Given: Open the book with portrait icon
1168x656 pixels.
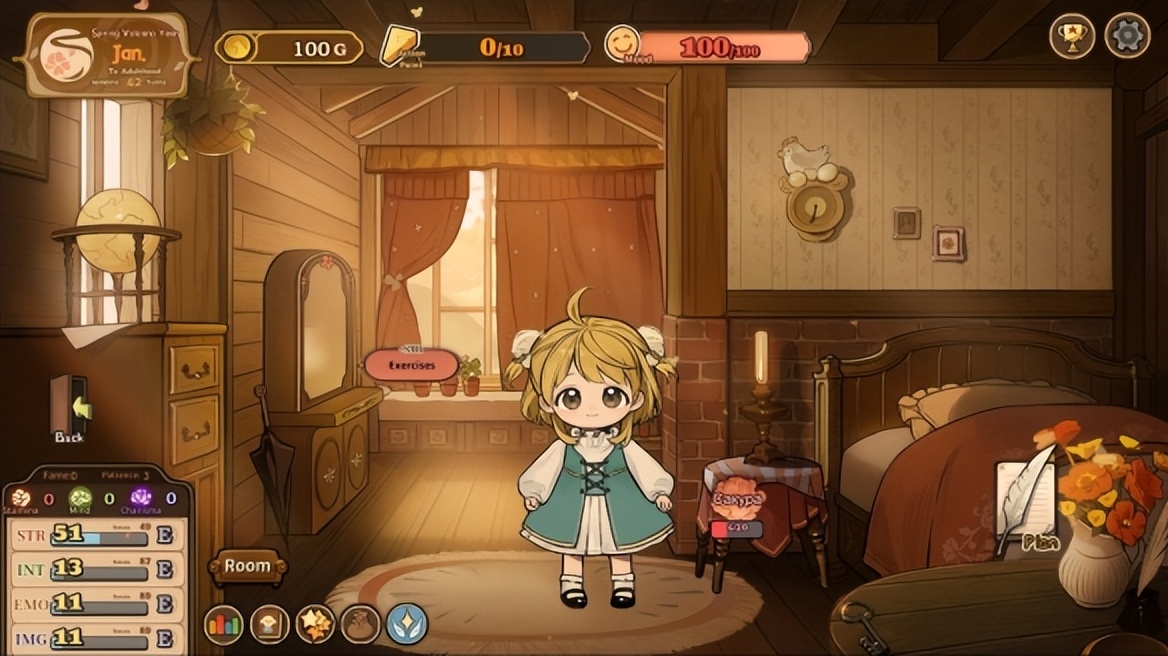Looking at the screenshot, I should pos(270,625).
